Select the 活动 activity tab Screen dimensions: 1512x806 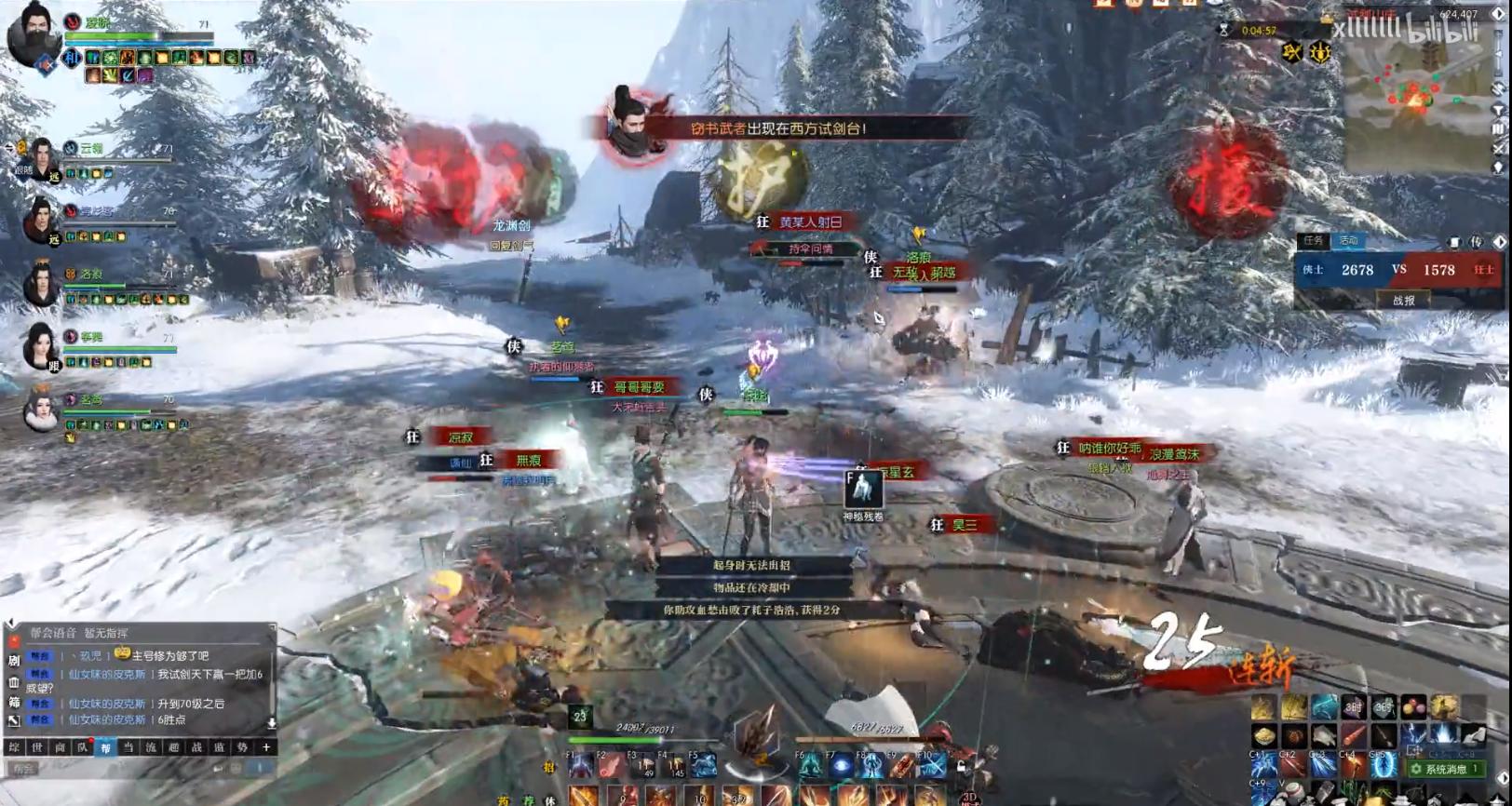(x=1348, y=240)
